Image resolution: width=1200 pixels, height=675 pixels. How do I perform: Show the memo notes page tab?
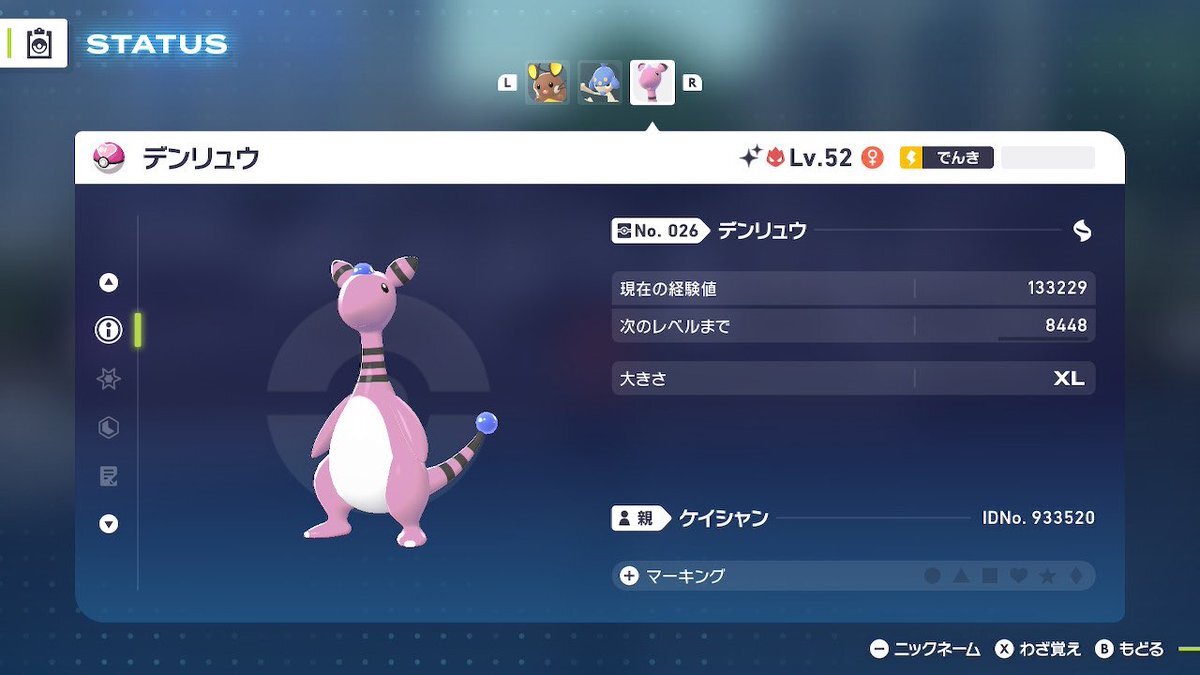click(x=108, y=476)
